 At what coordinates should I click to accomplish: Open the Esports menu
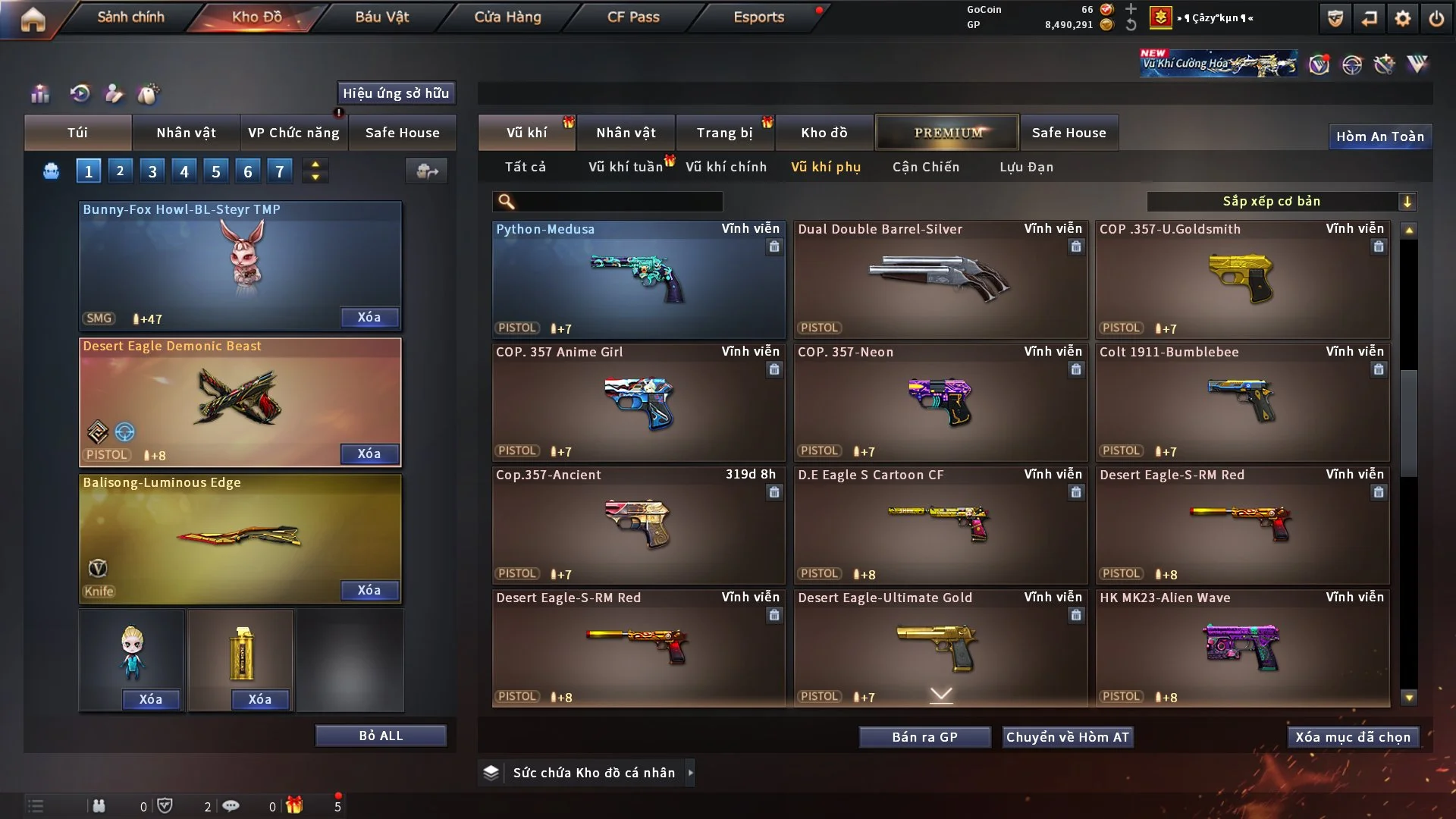(x=758, y=17)
